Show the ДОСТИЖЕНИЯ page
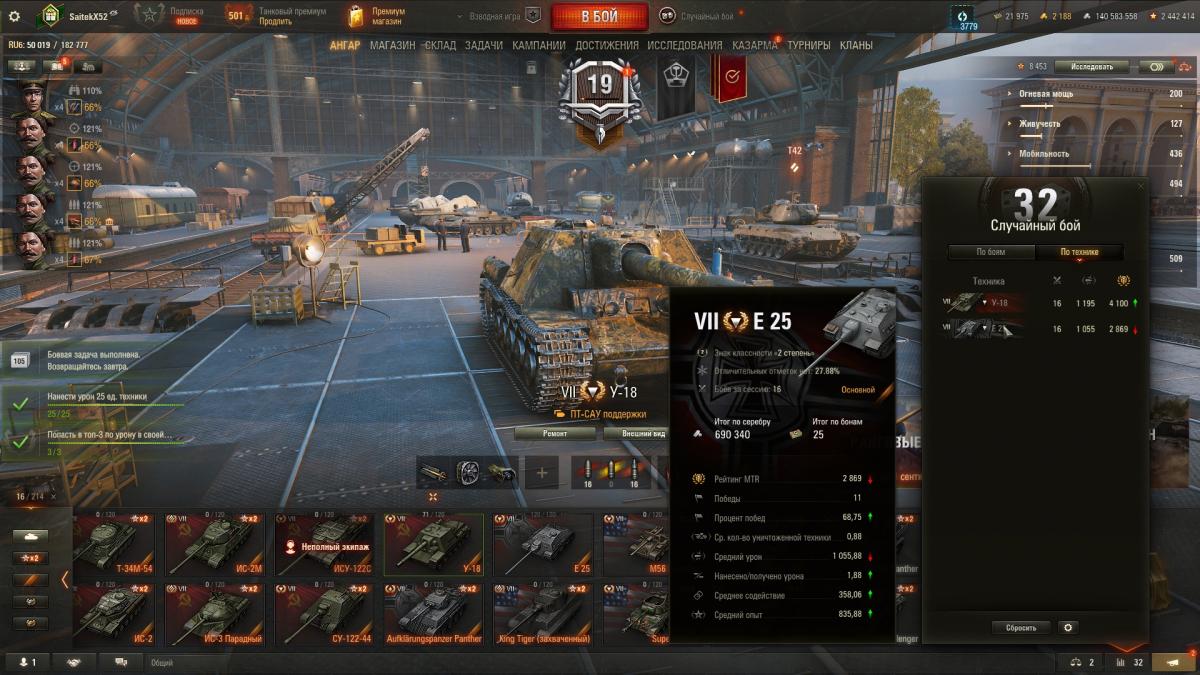This screenshot has width=1200, height=675. pyautogui.click(x=607, y=45)
